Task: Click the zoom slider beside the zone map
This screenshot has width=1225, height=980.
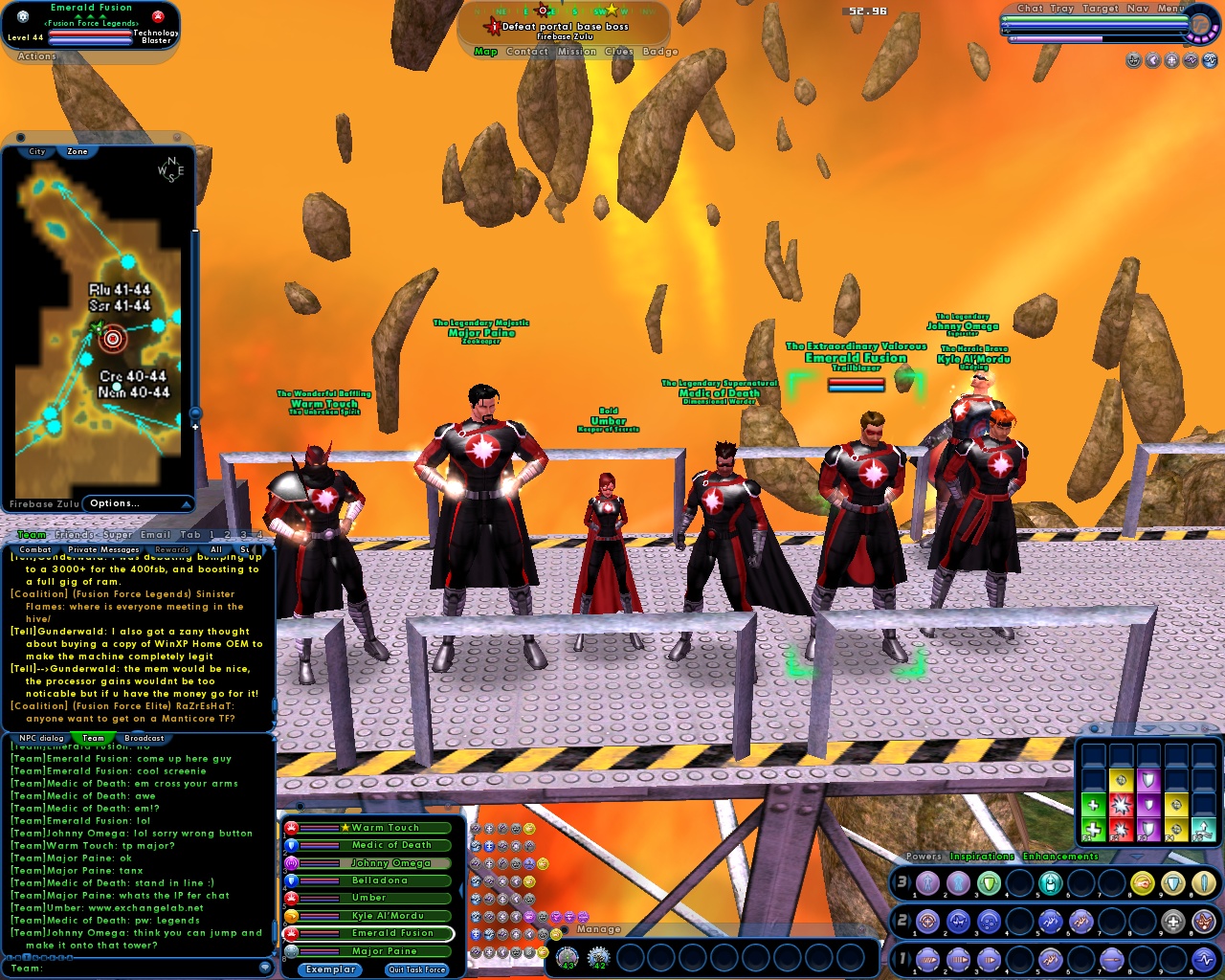Action: click(x=195, y=412)
